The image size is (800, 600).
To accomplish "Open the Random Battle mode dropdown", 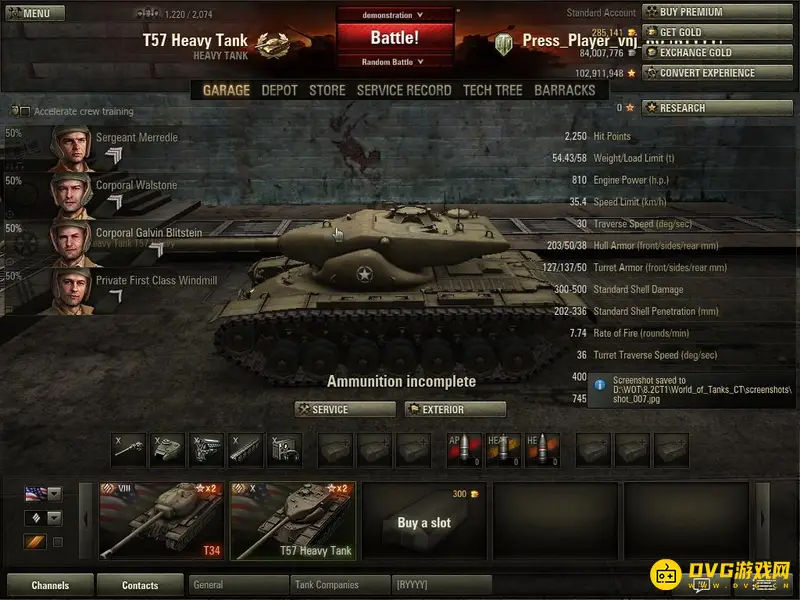I will pyautogui.click(x=394, y=62).
